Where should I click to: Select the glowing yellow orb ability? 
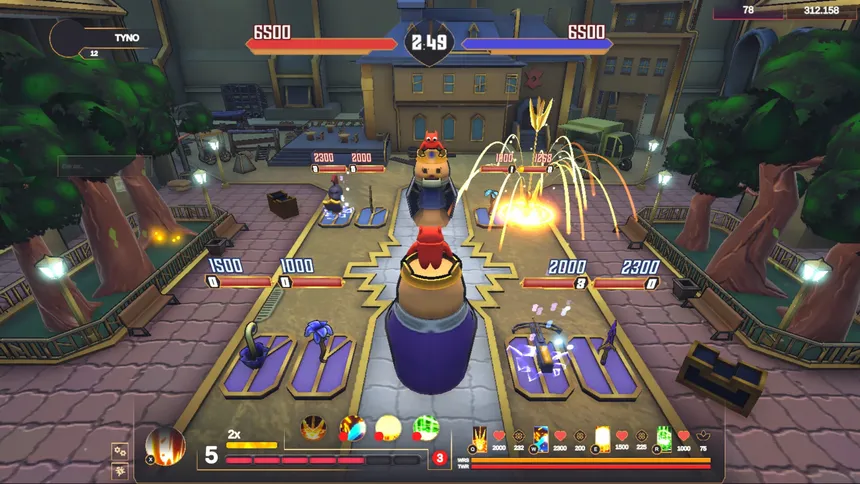(388, 428)
